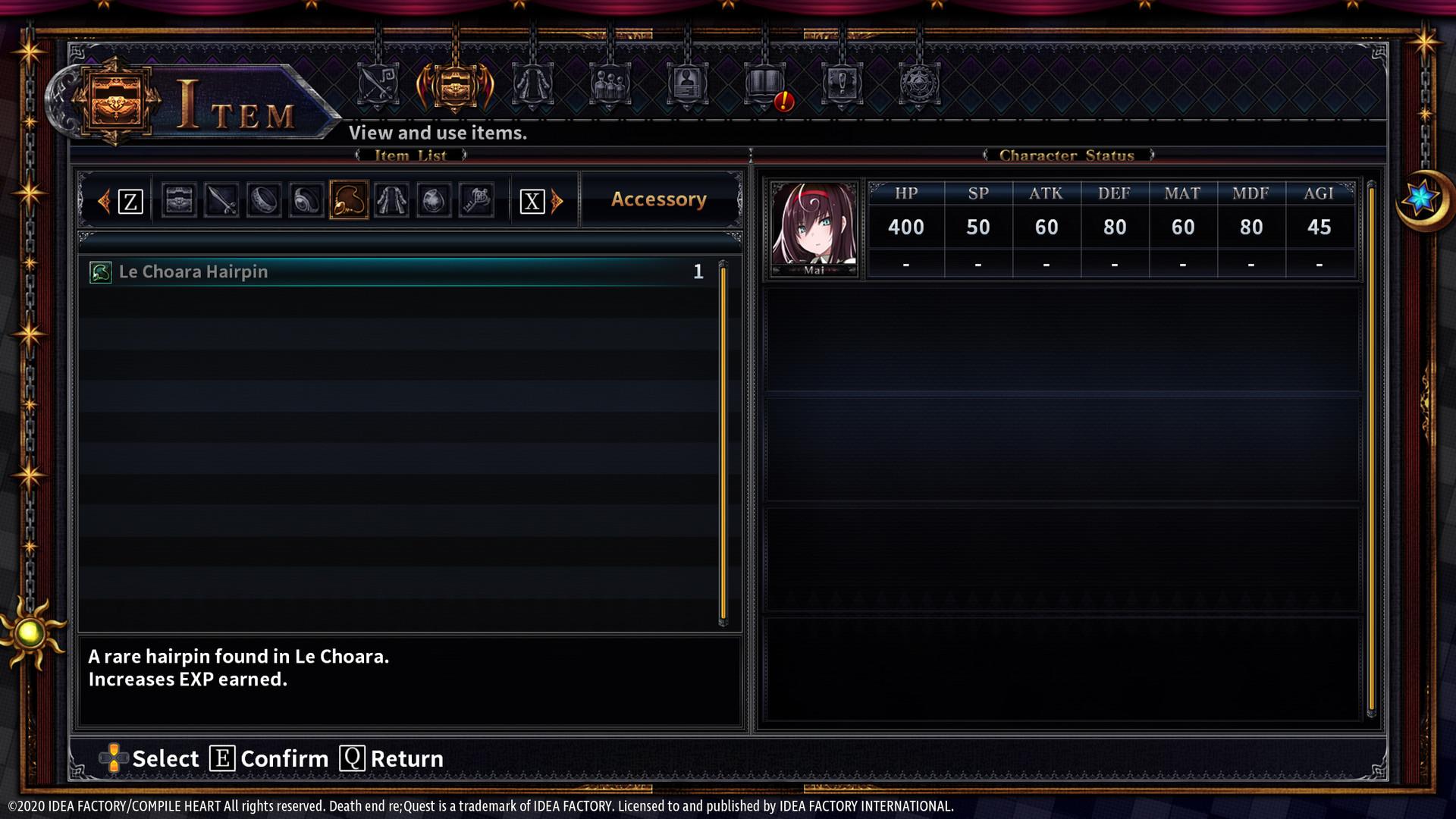1456x819 pixels.
Task: Open the party members menu at the top
Action: (610, 89)
